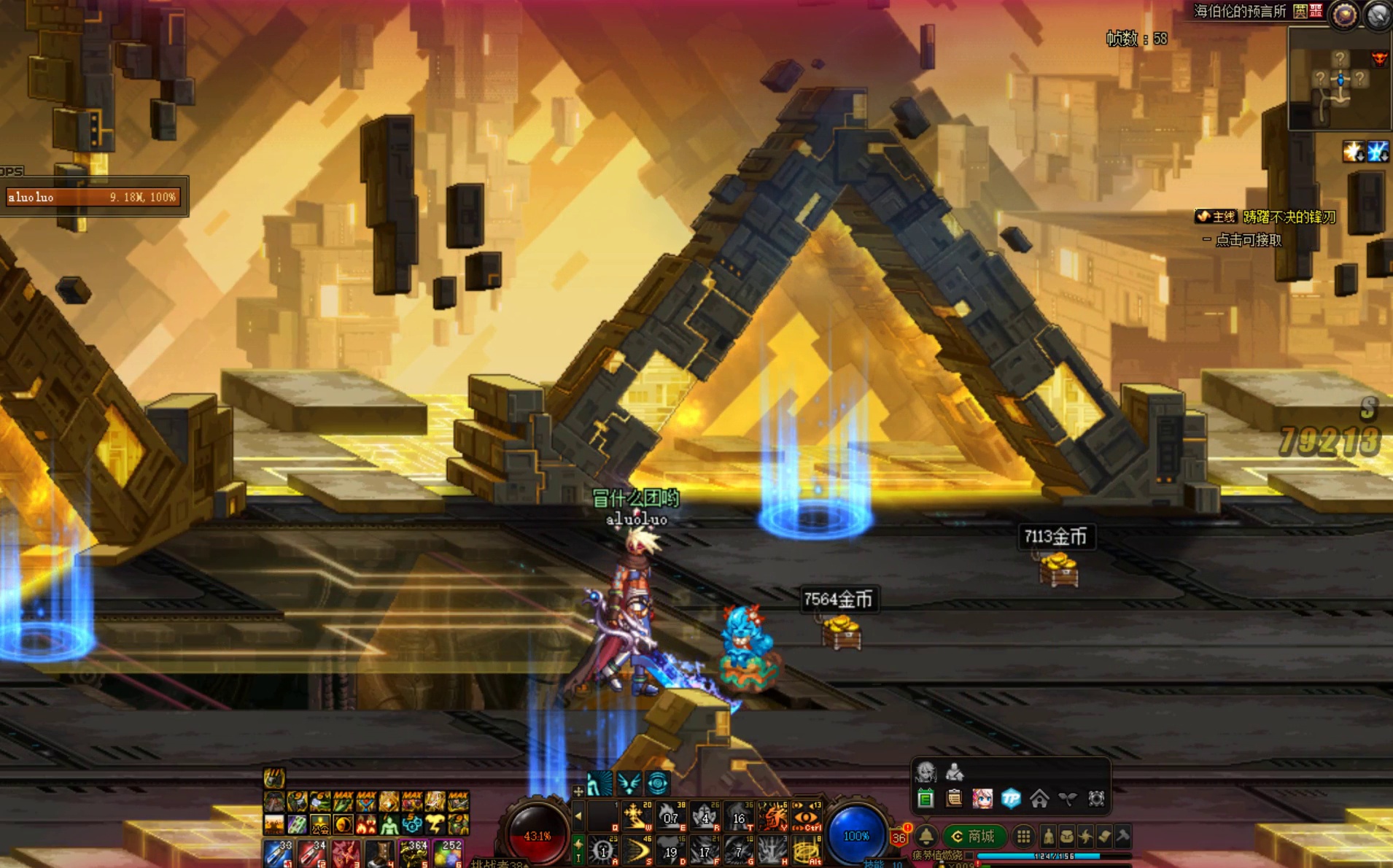Click the dungeon minimap
Screen dimensions: 1393x868
[1339, 79]
